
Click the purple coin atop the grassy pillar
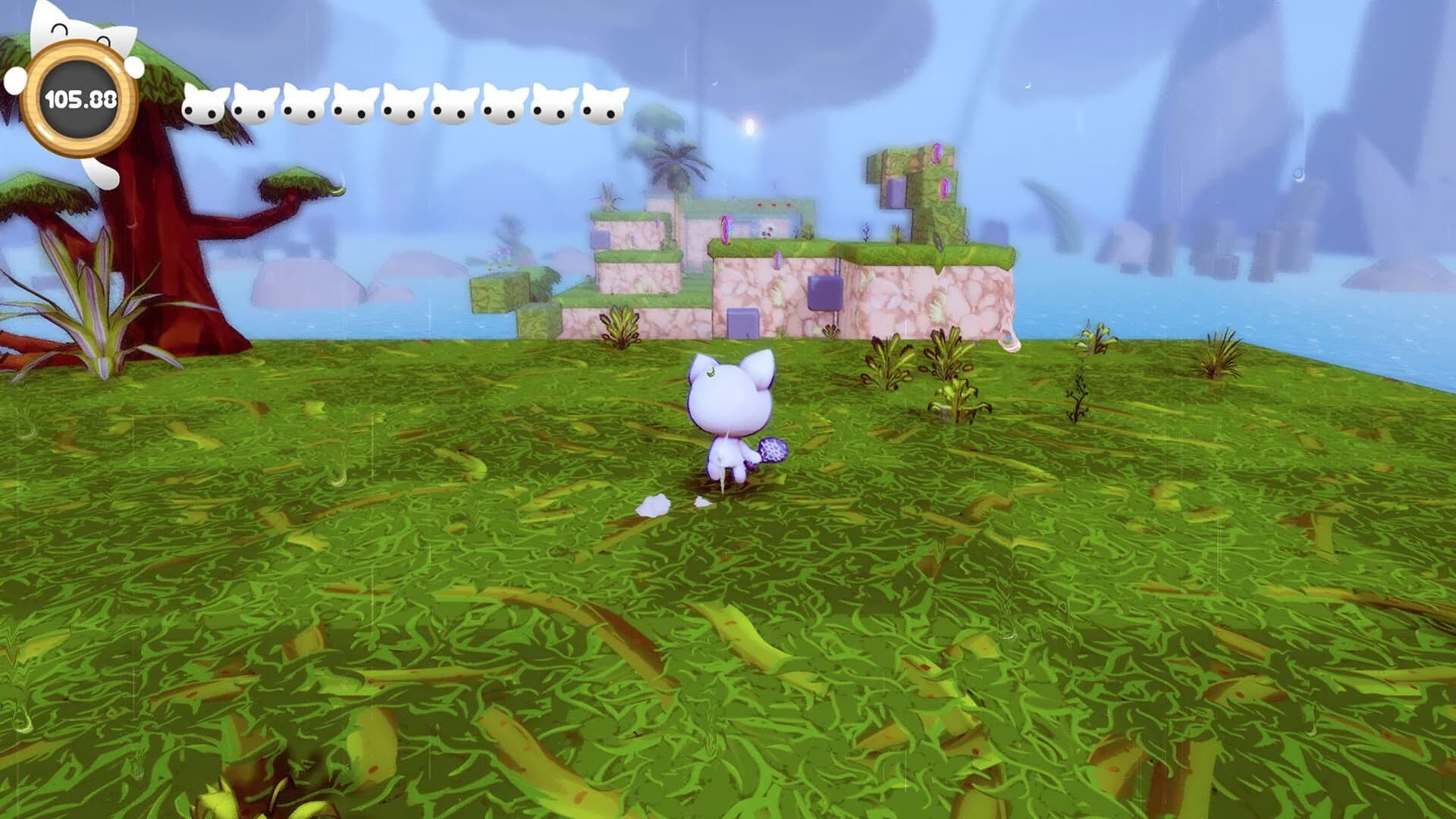tap(937, 153)
